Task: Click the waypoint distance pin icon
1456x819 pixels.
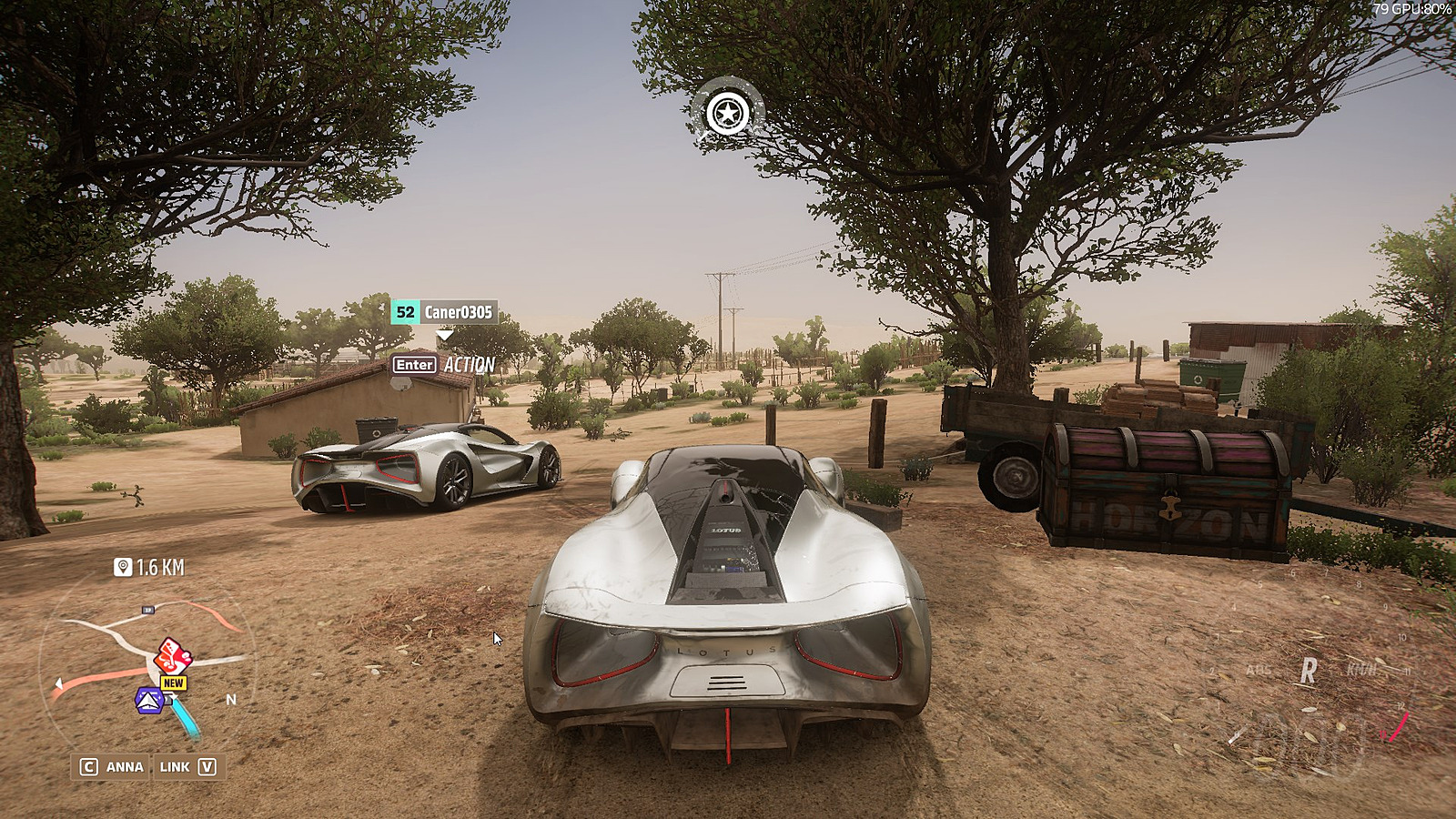Action: pos(123,568)
